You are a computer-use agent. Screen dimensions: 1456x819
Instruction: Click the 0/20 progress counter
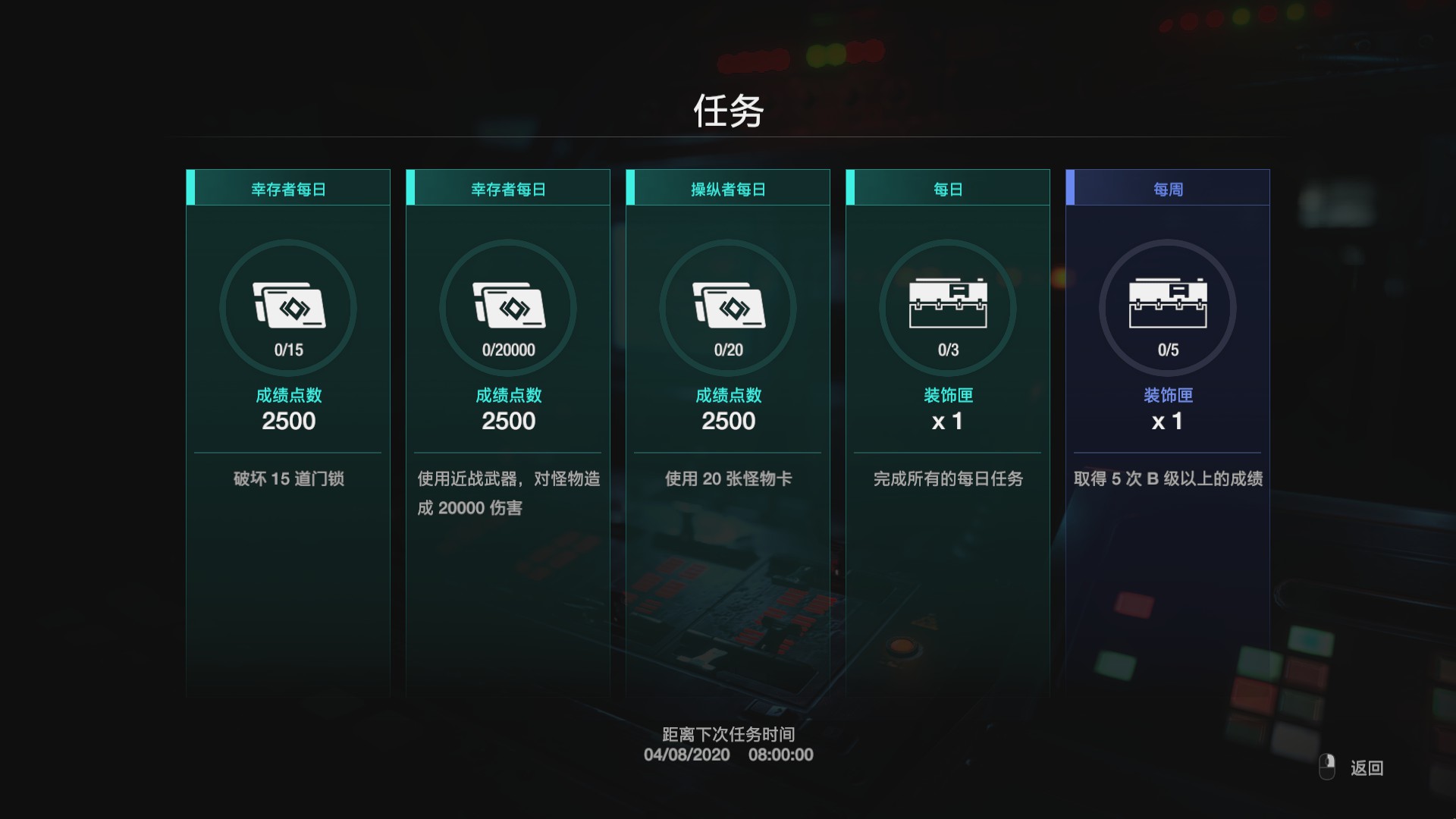pyautogui.click(x=727, y=350)
